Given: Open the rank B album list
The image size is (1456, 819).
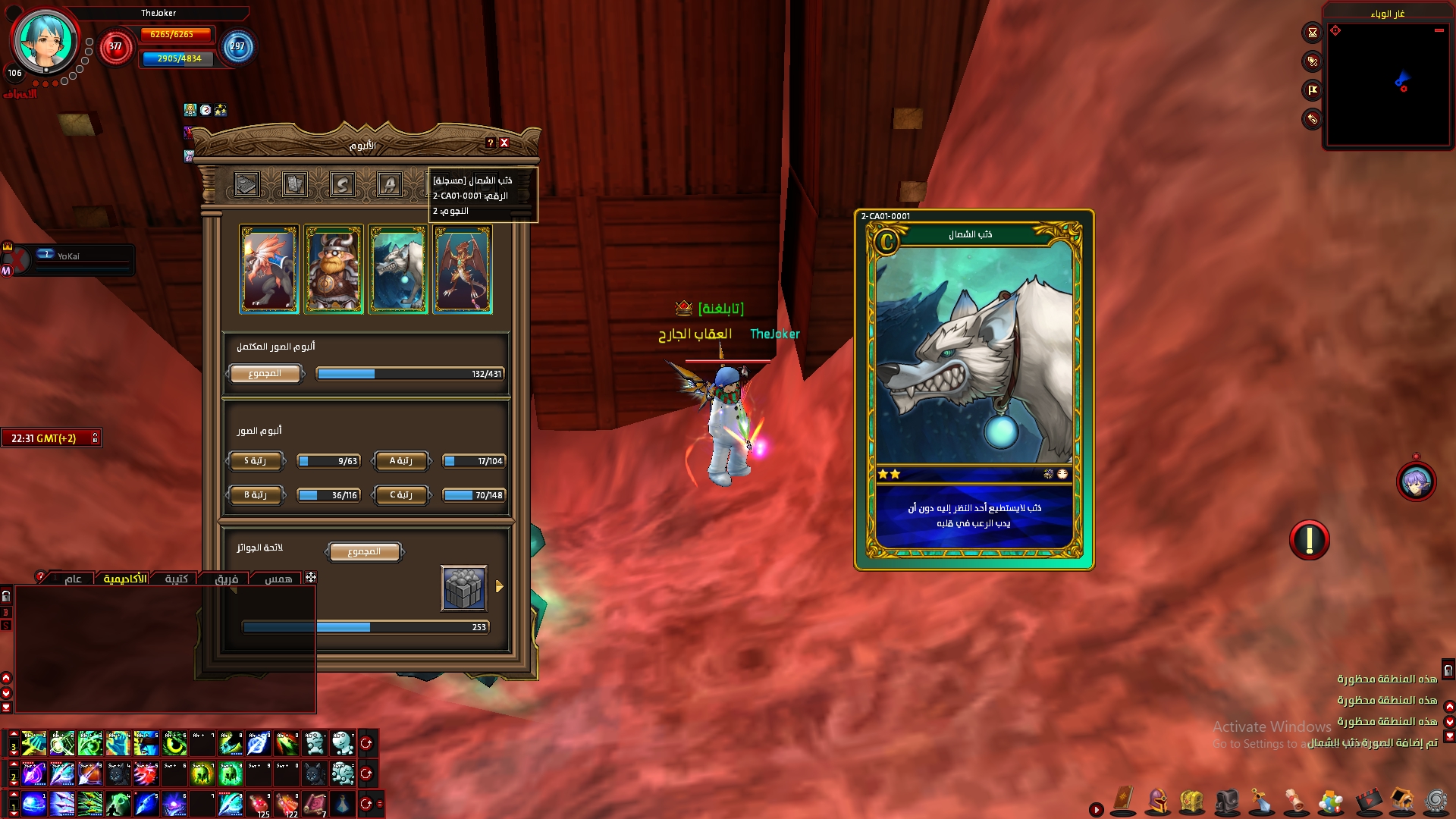Looking at the screenshot, I should coord(256,495).
